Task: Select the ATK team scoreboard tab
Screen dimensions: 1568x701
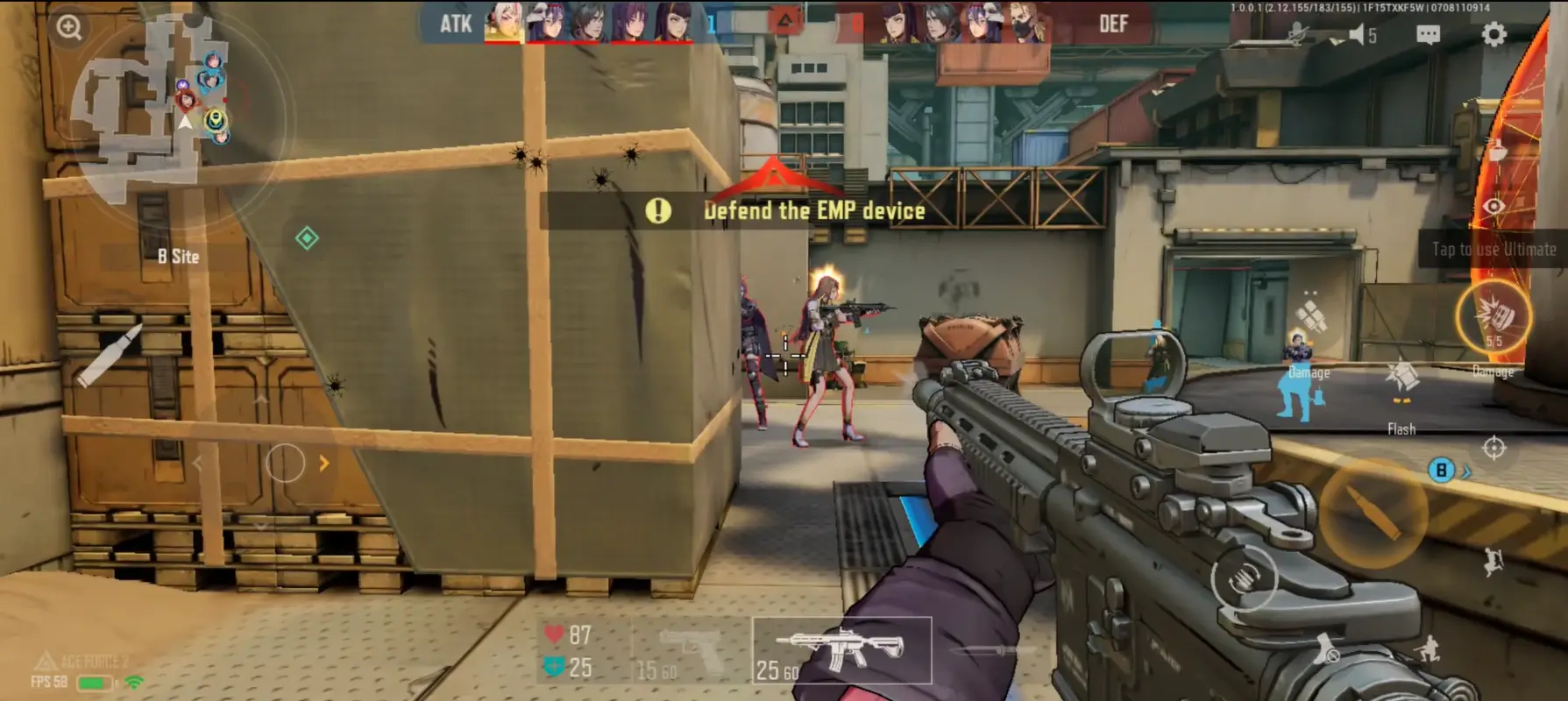Action: tap(456, 24)
